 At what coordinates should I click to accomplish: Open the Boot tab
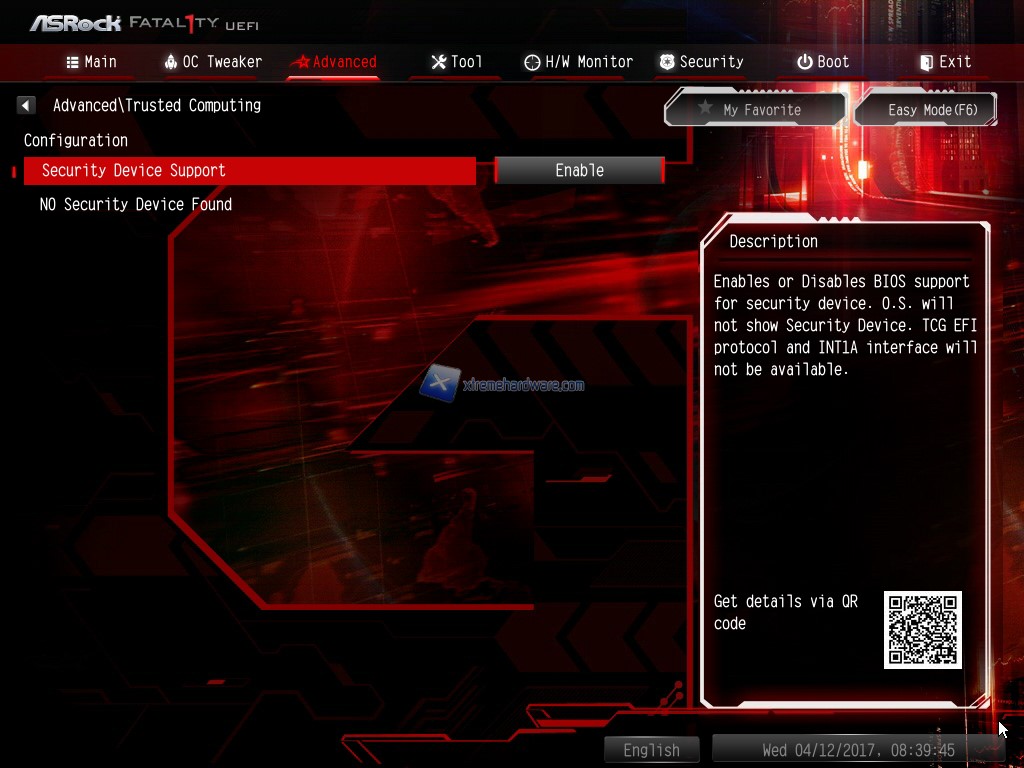[823, 62]
